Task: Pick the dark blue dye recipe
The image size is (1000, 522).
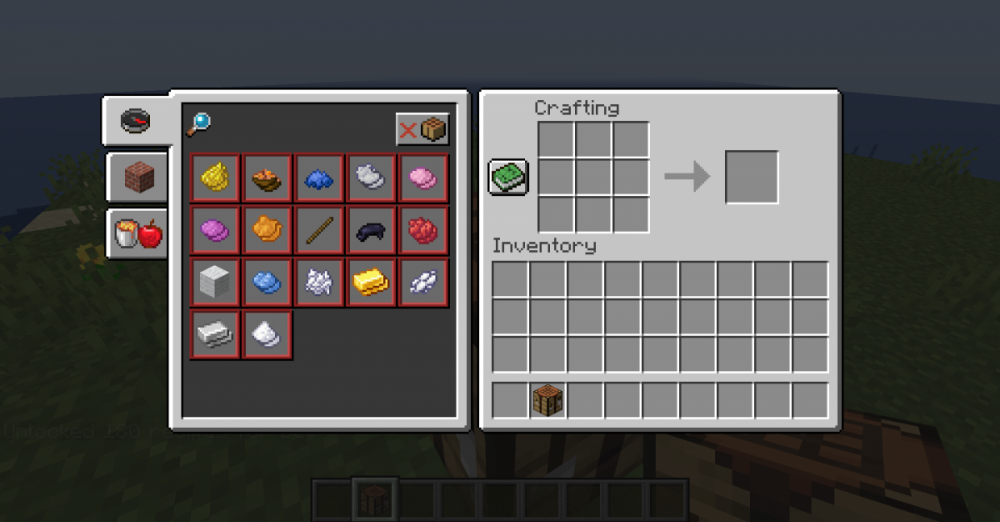Action: coord(319,178)
